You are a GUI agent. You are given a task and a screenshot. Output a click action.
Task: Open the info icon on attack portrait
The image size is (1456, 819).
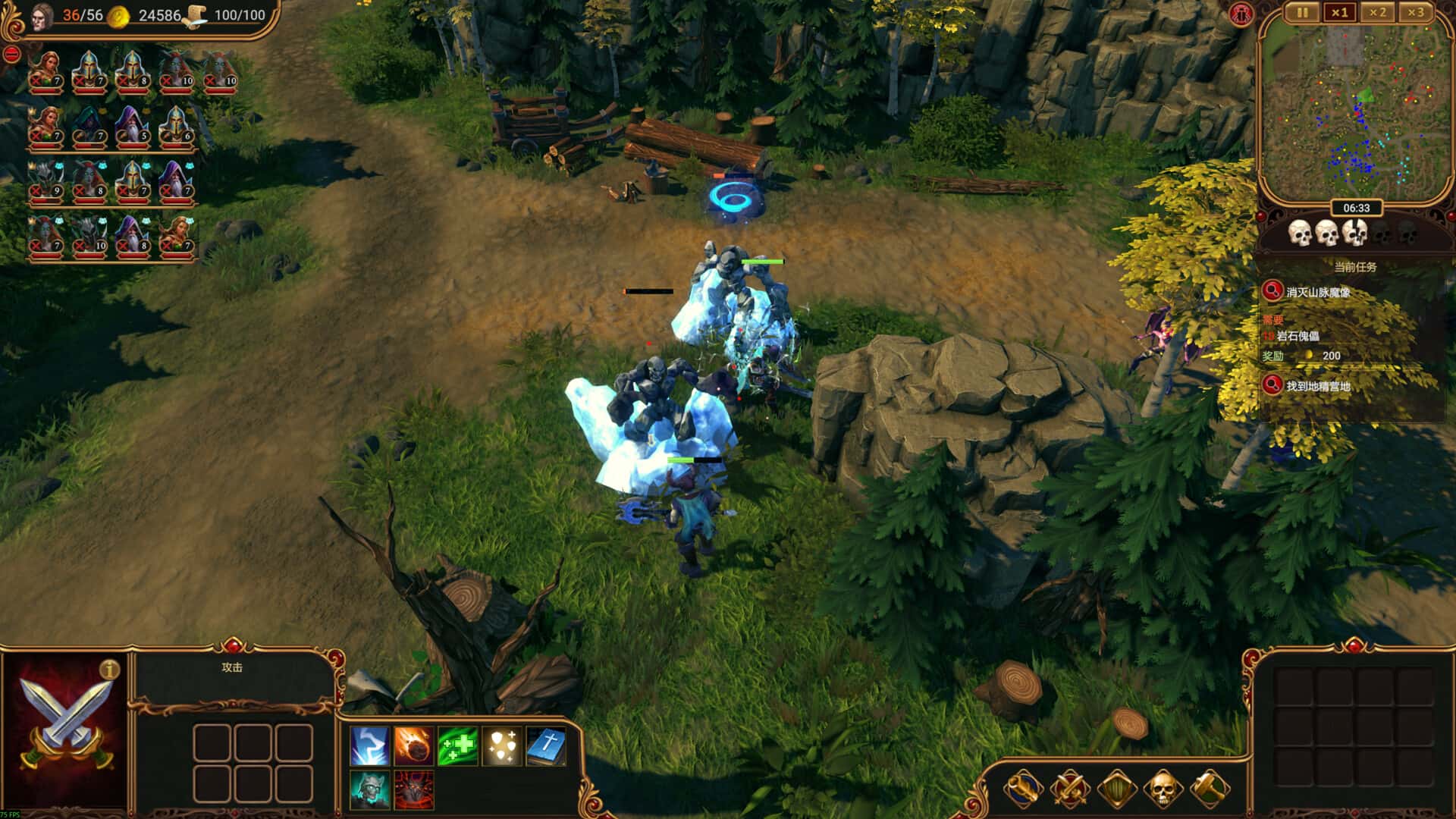110,670
